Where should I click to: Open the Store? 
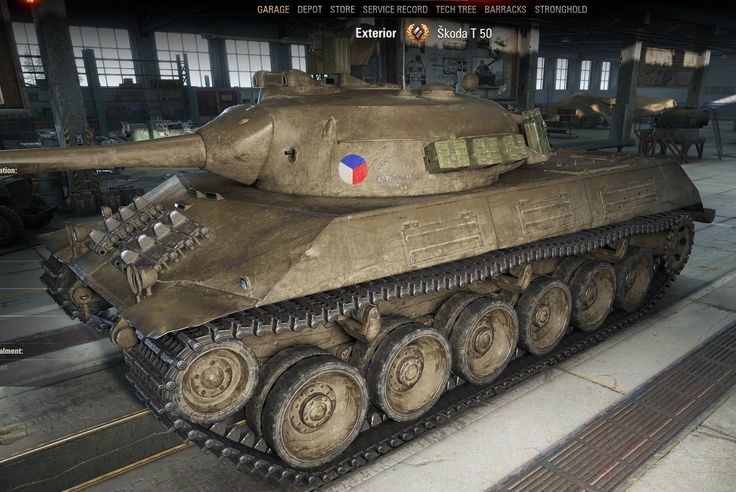point(343,10)
